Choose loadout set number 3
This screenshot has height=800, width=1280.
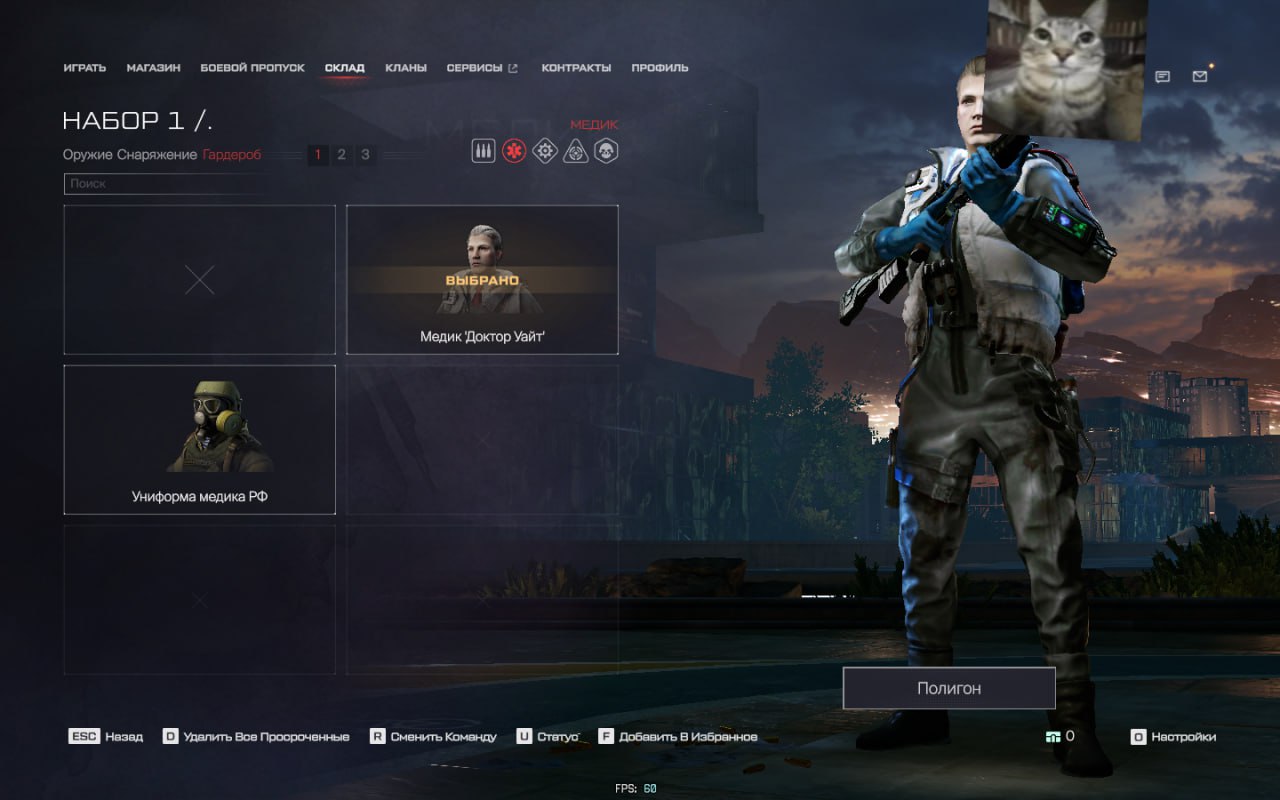pyautogui.click(x=365, y=155)
